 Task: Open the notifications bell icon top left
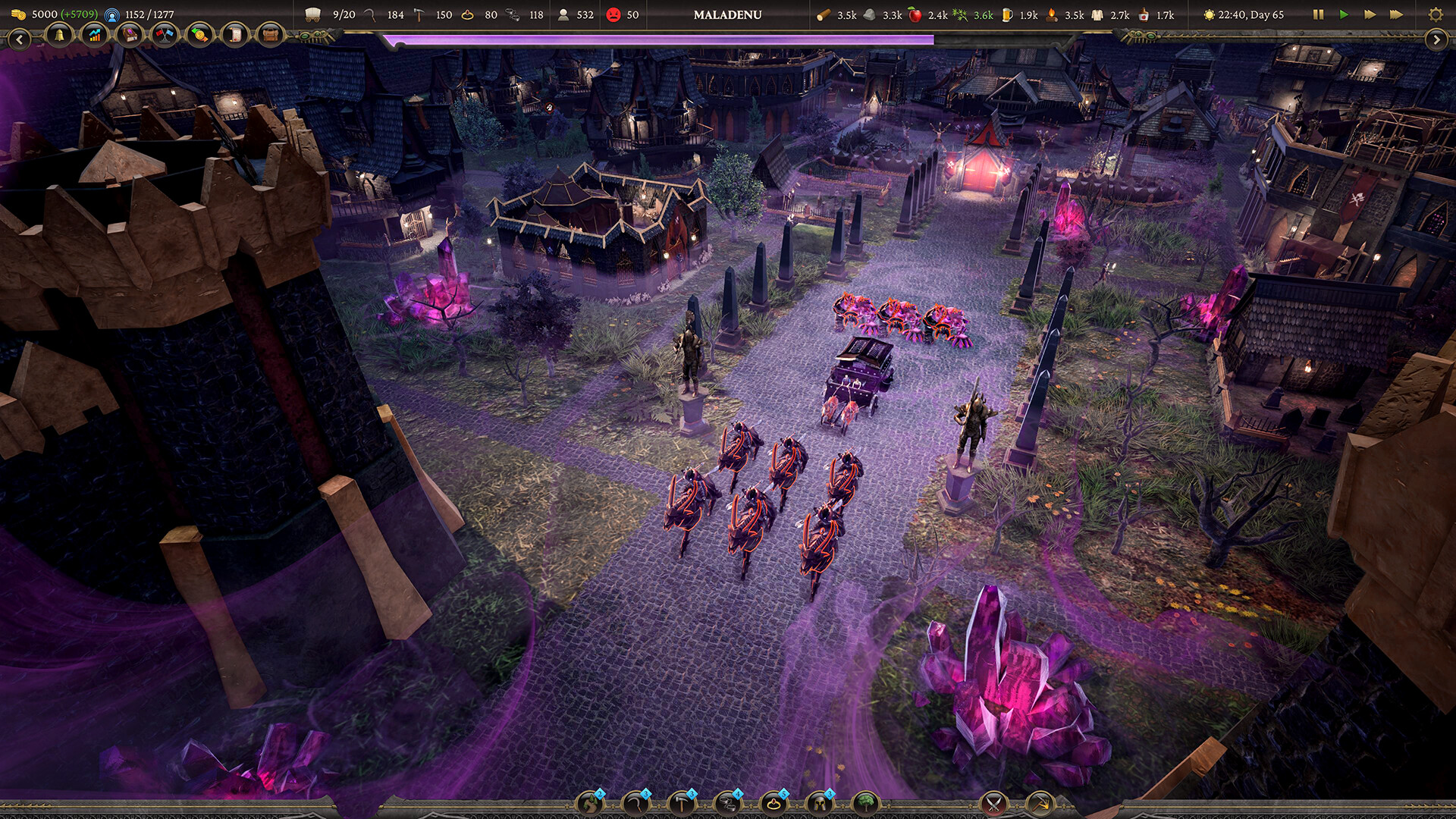(x=58, y=35)
